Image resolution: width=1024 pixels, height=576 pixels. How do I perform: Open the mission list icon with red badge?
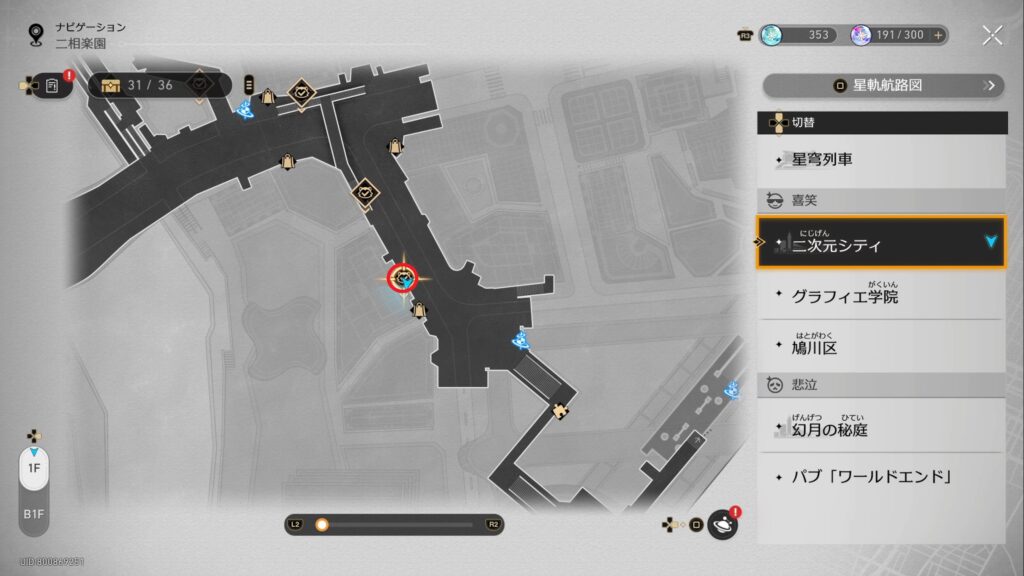(x=53, y=86)
